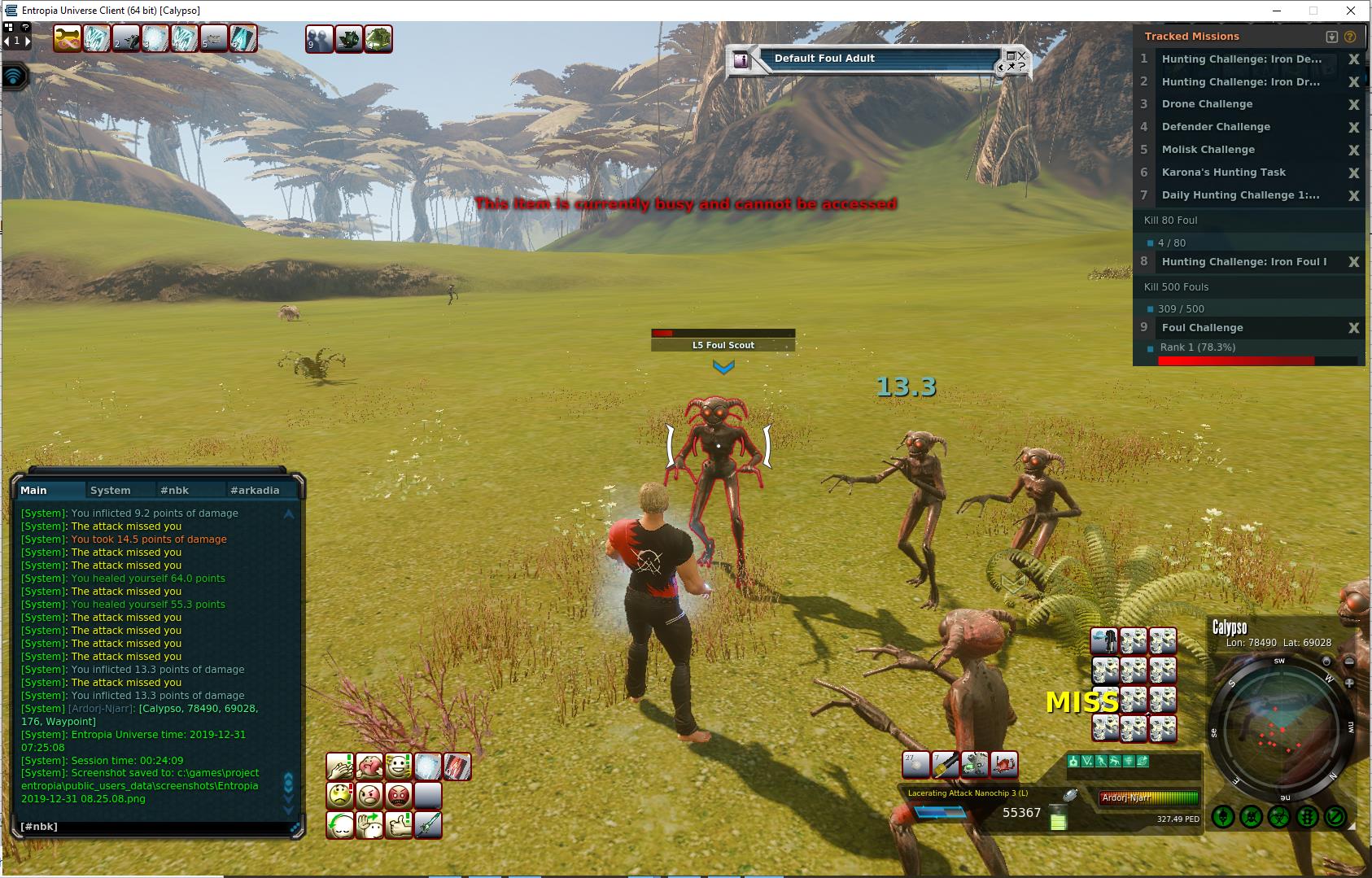1372x878 pixels.
Task: Select the Foul Challenge mission entry
Action: click(1202, 328)
